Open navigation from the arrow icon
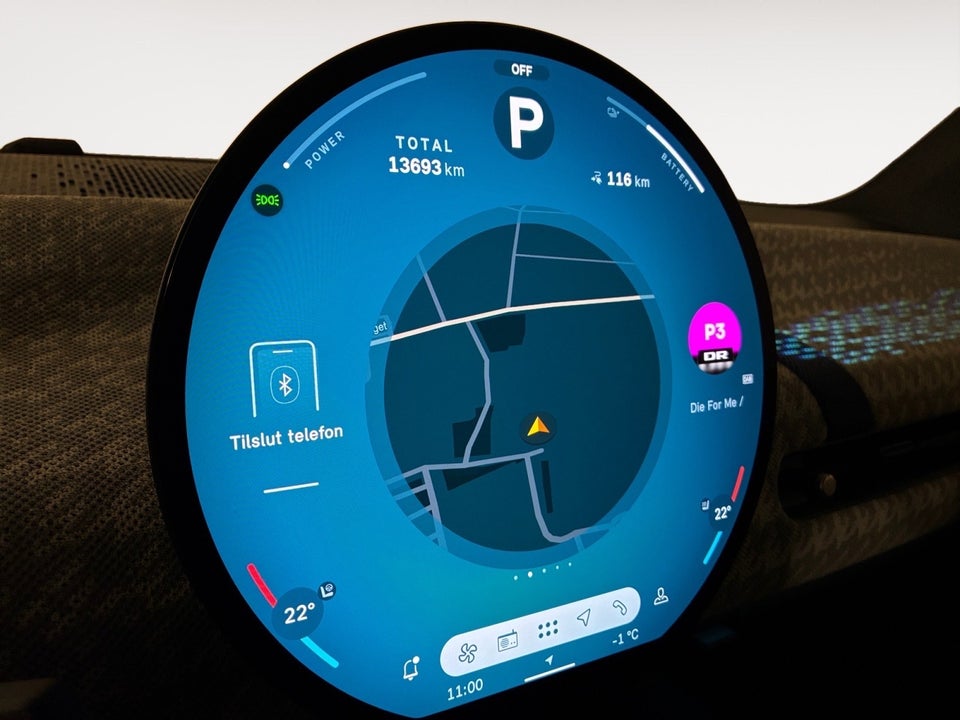This screenshot has width=960, height=720. tap(585, 620)
